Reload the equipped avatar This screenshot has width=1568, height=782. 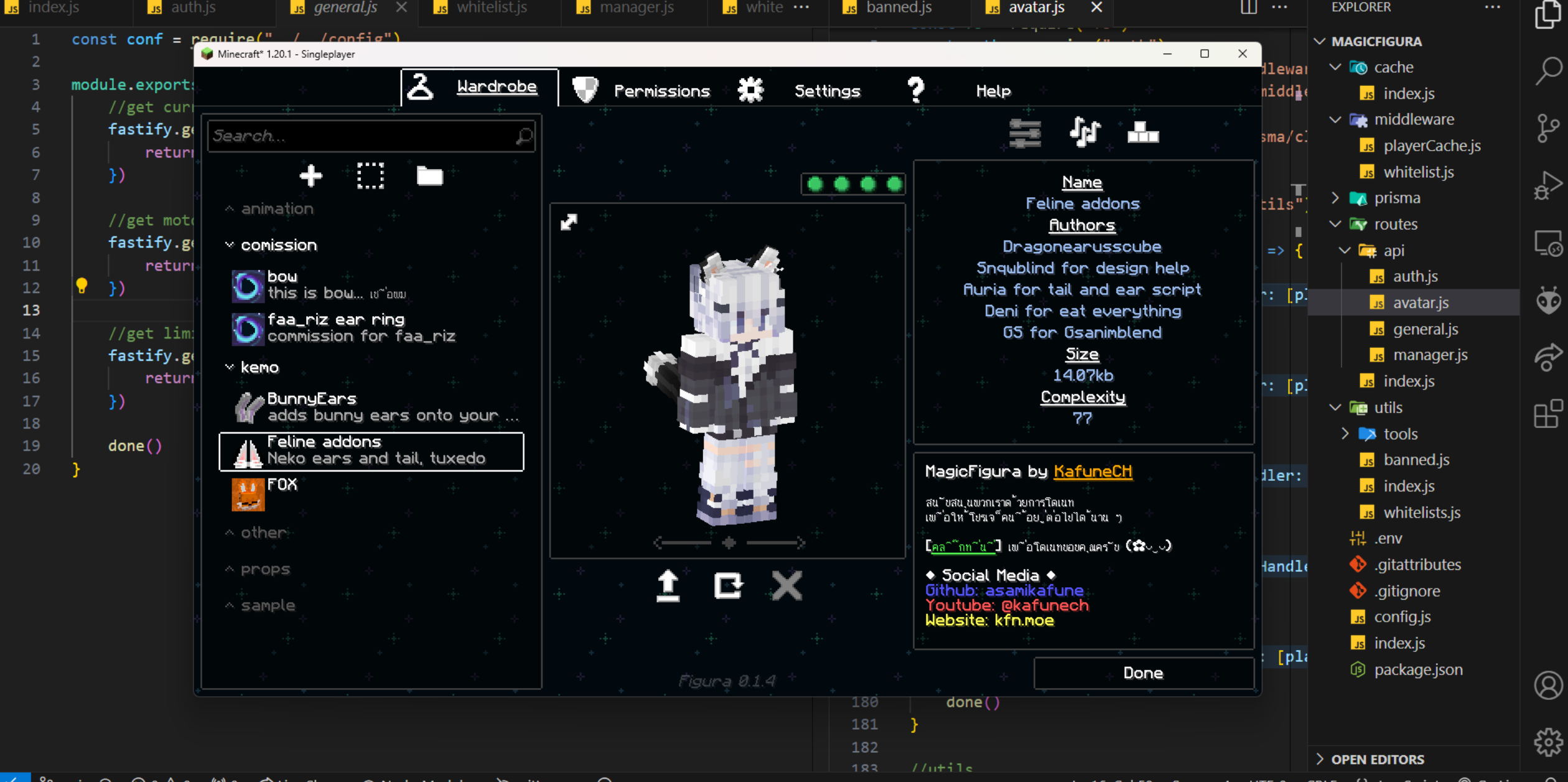pyautogui.click(x=728, y=585)
